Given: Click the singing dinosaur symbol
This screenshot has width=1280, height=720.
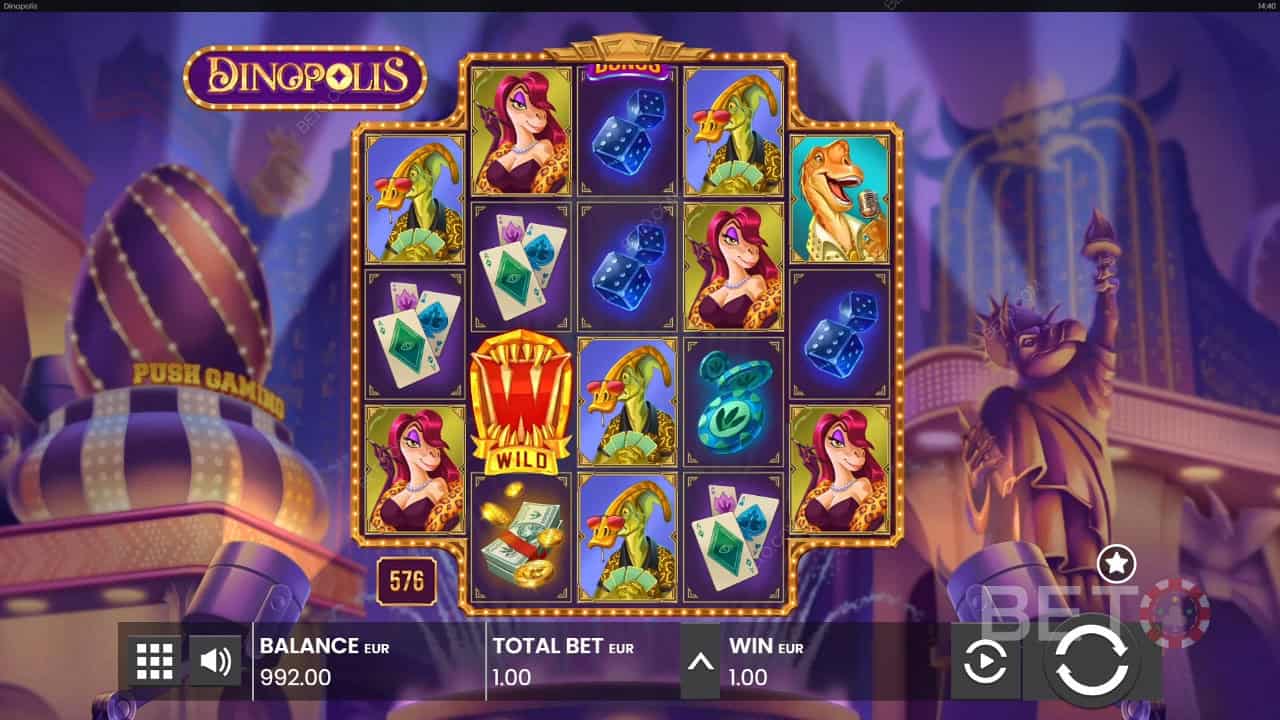Looking at the screenshot, I should click(x=838, y=200).
